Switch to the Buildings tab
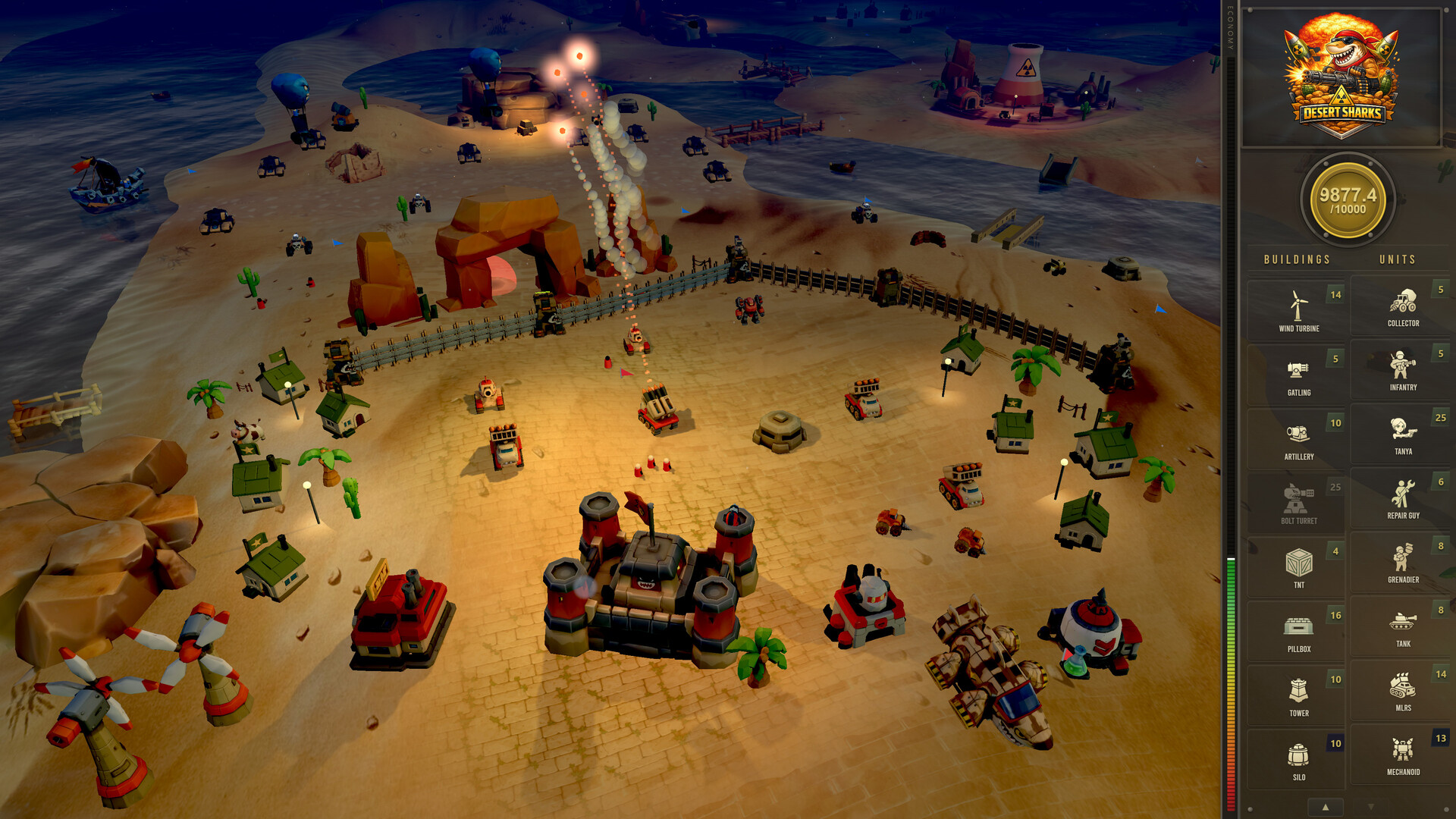 tap(1297, 259)
